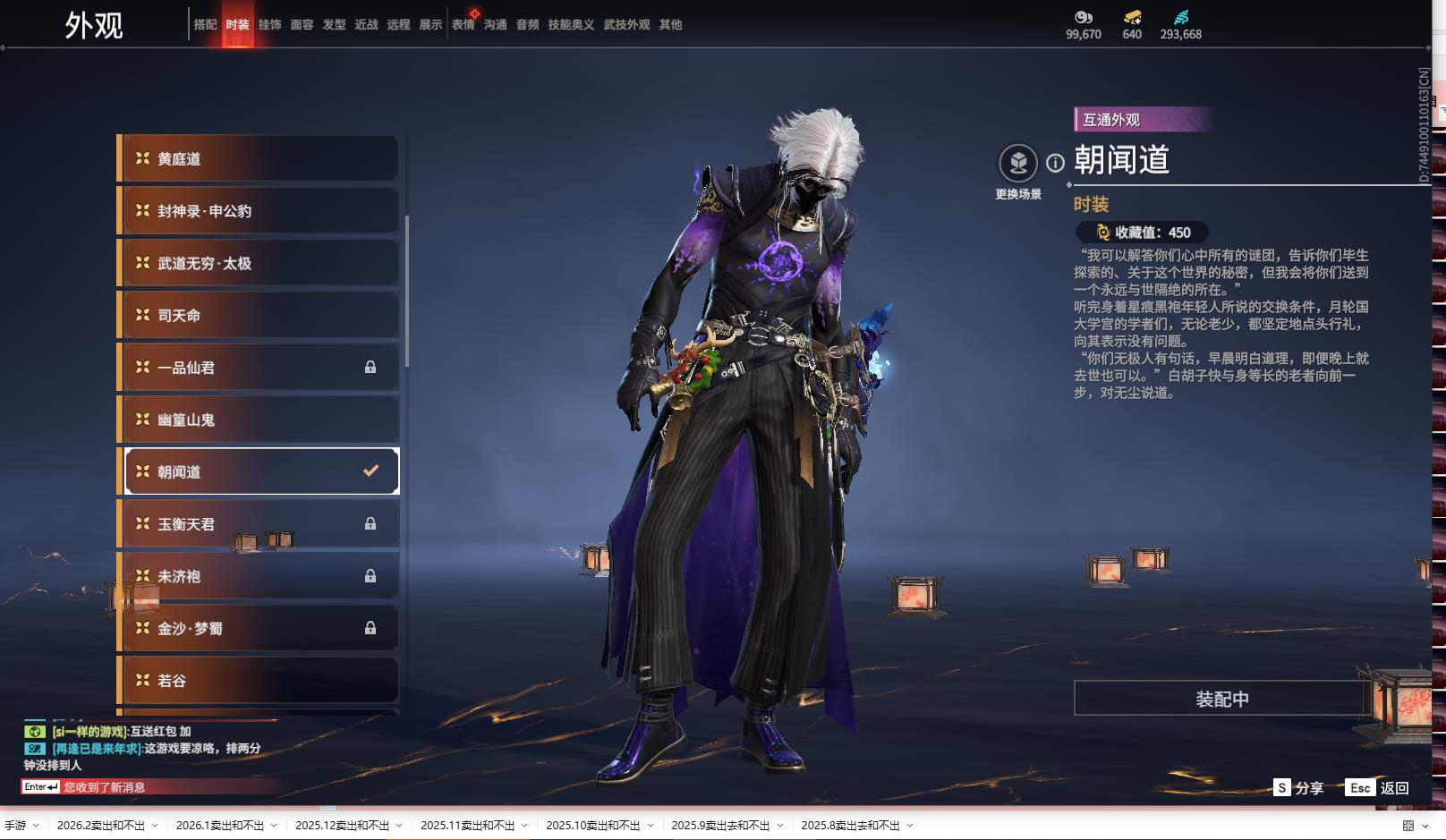Pick the 武道无穷·太极 outfit

(259, 263)
